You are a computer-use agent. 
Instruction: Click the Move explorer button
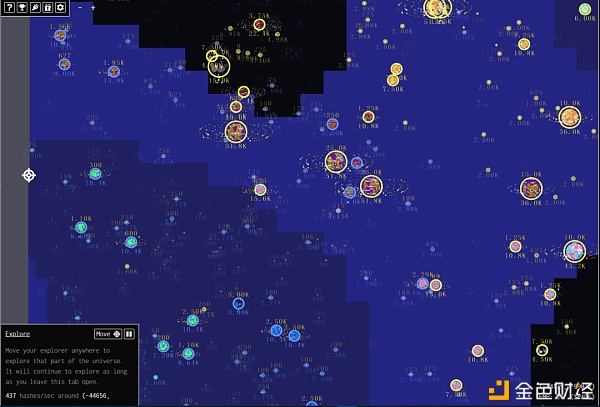(108, 333)
